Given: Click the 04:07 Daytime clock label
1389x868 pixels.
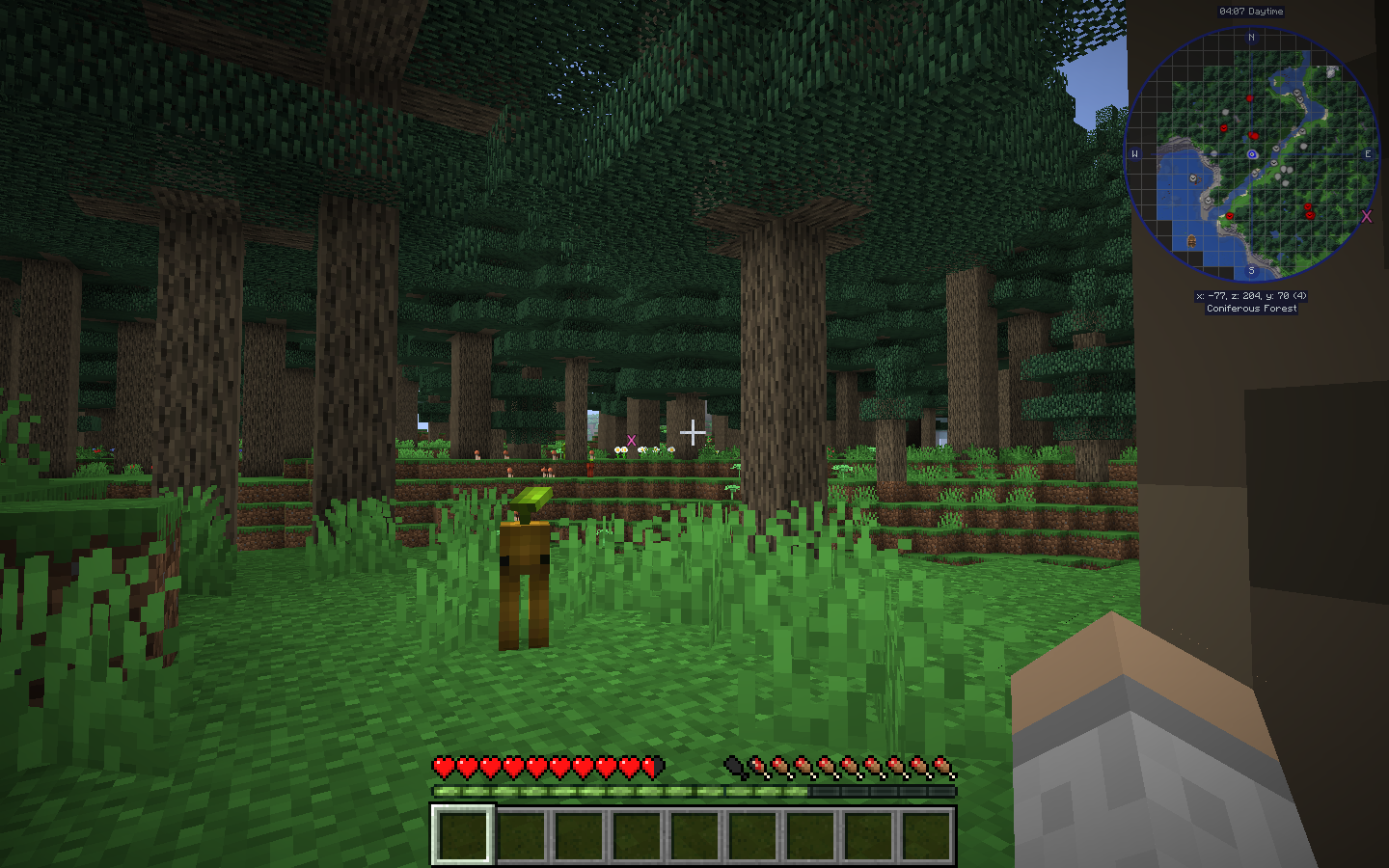Looking at the screenshot, I should [1251, 11].
